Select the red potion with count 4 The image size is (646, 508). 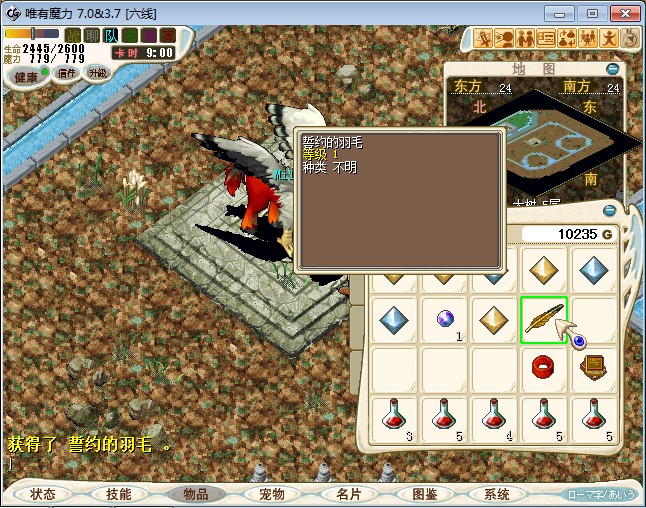(x=494, y=417)
